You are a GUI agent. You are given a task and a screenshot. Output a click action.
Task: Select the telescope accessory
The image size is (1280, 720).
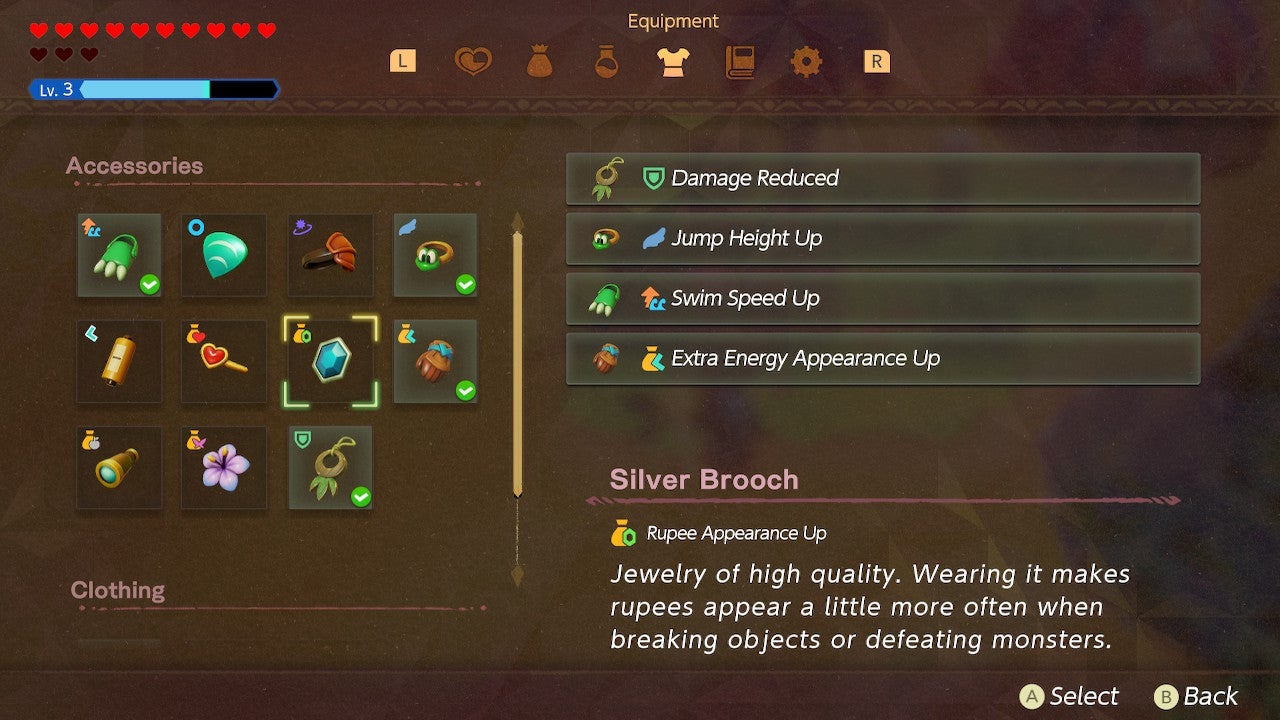pos(119,468)
